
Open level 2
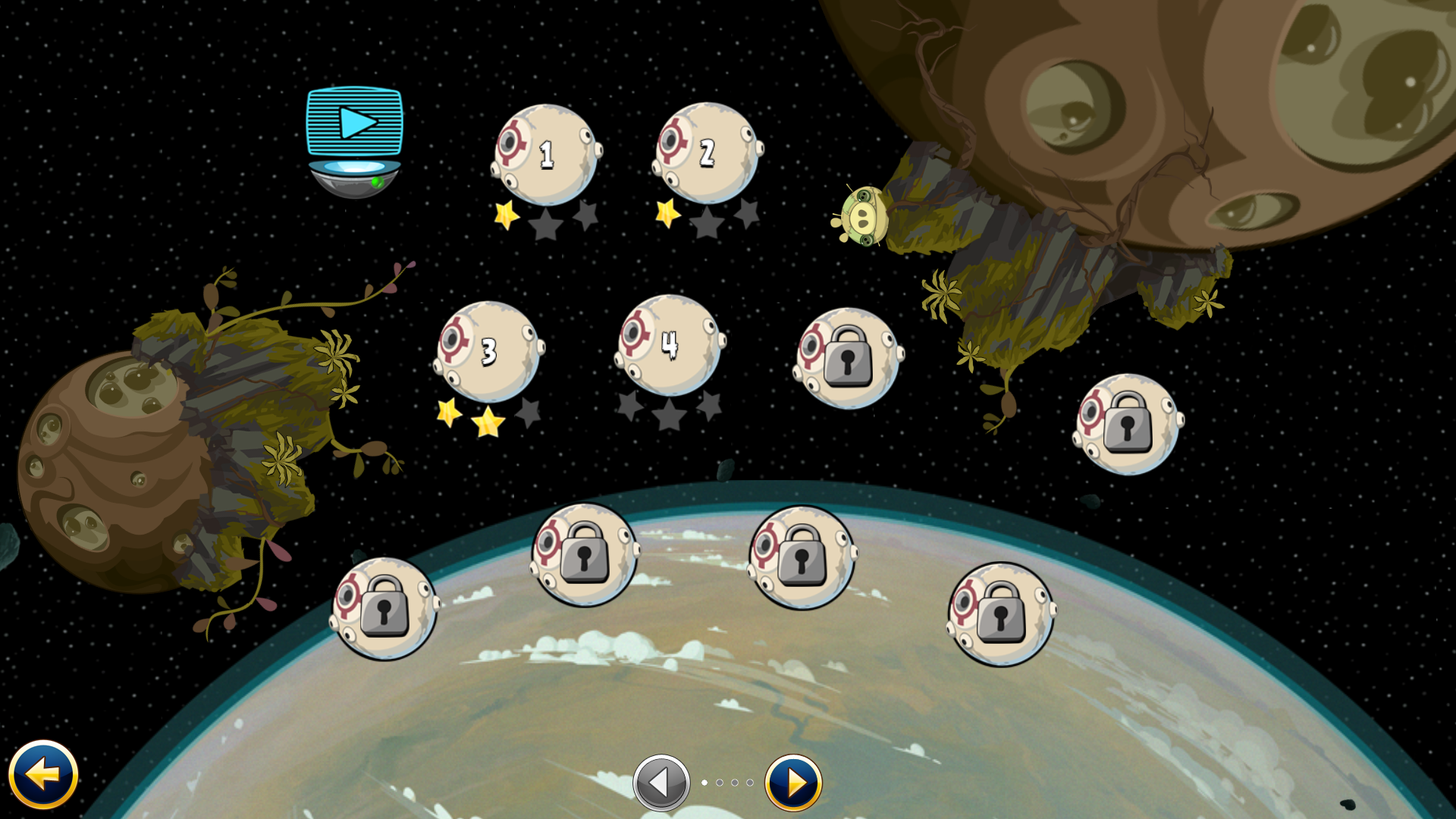point(707,153)
